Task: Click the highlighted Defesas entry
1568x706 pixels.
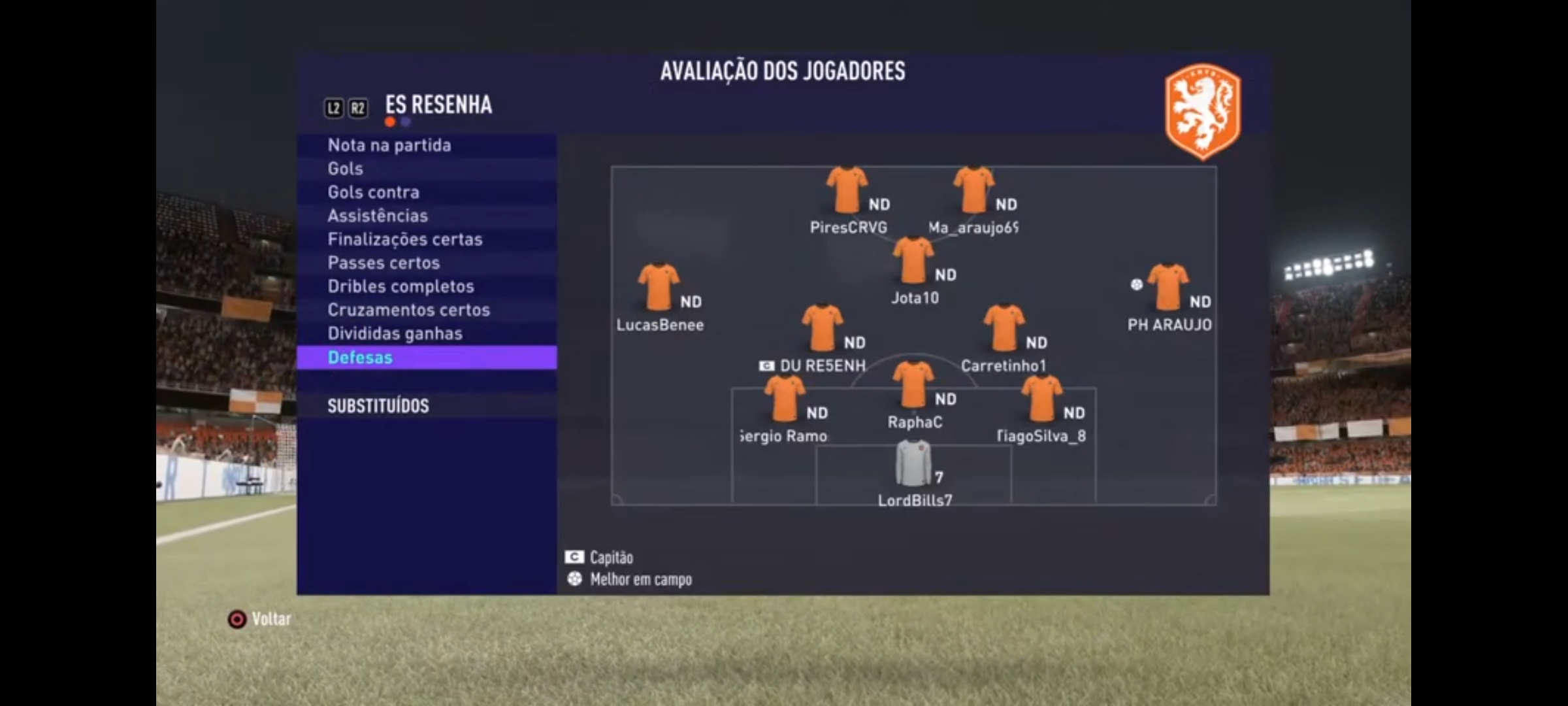Action: (x=361, y=358)
